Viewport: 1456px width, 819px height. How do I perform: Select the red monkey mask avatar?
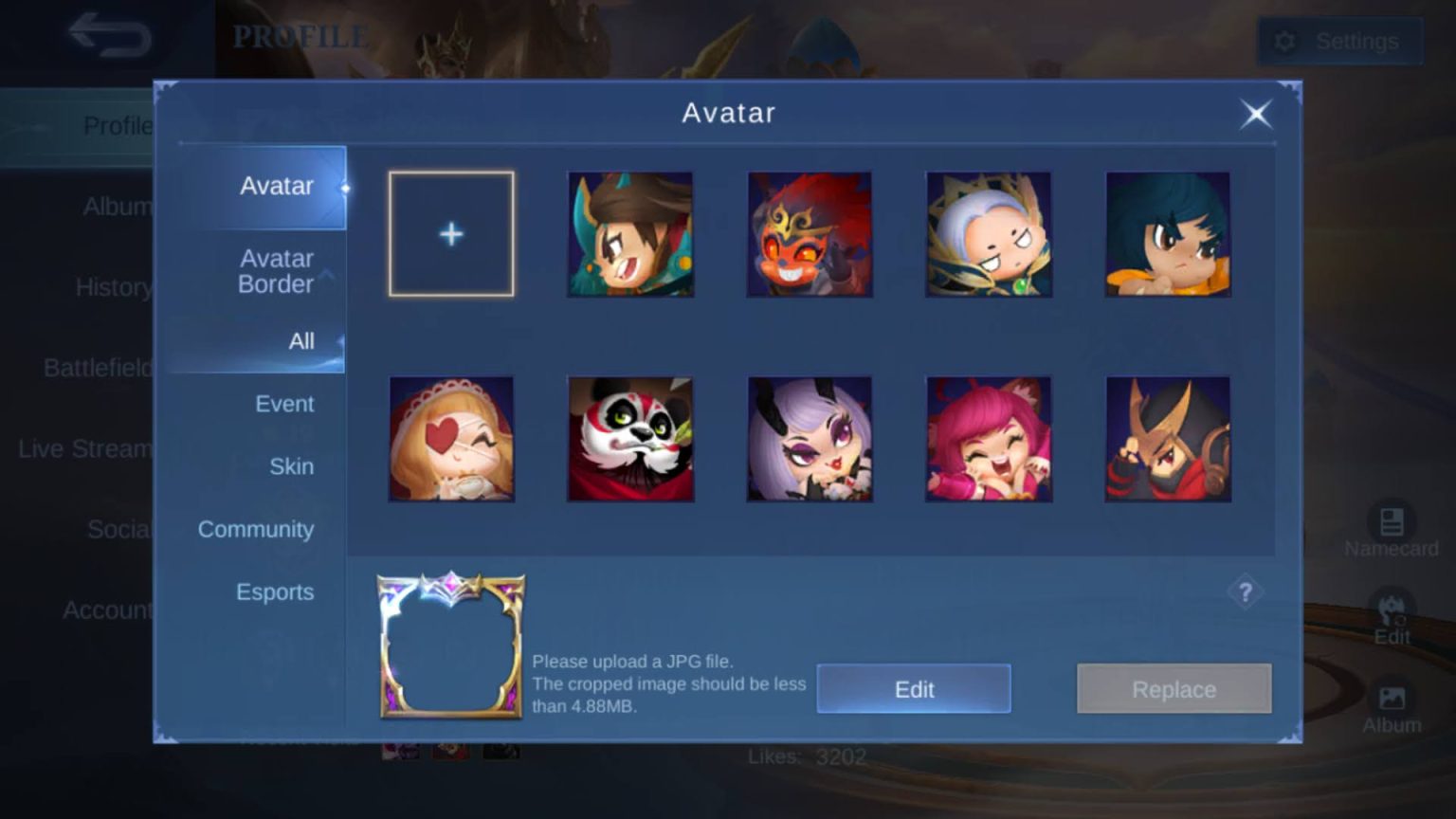click(810, 233)
